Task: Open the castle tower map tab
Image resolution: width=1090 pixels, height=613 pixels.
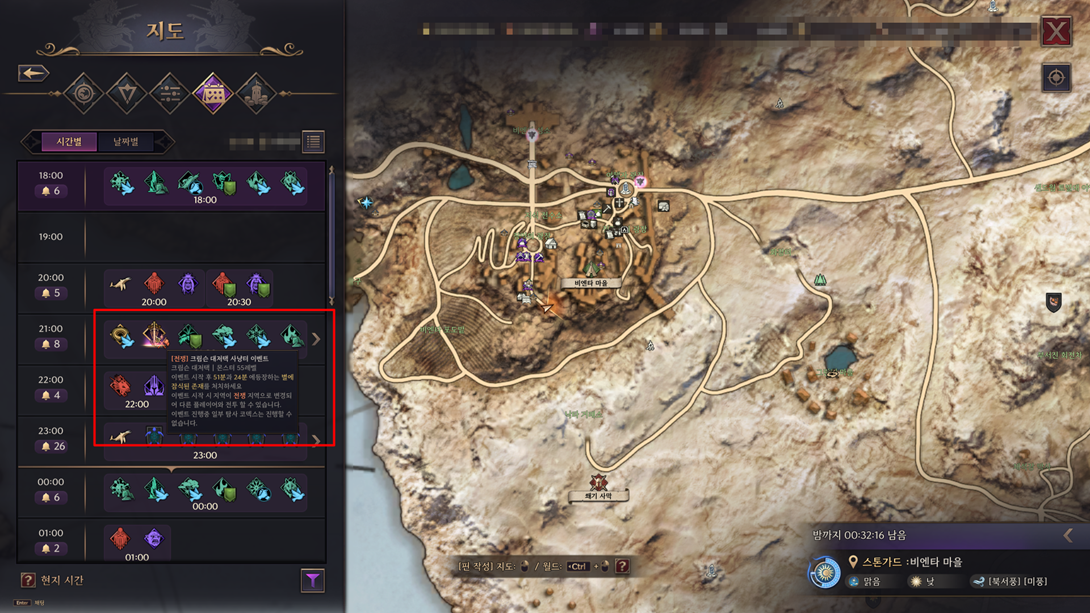Action: pos(255,94)
